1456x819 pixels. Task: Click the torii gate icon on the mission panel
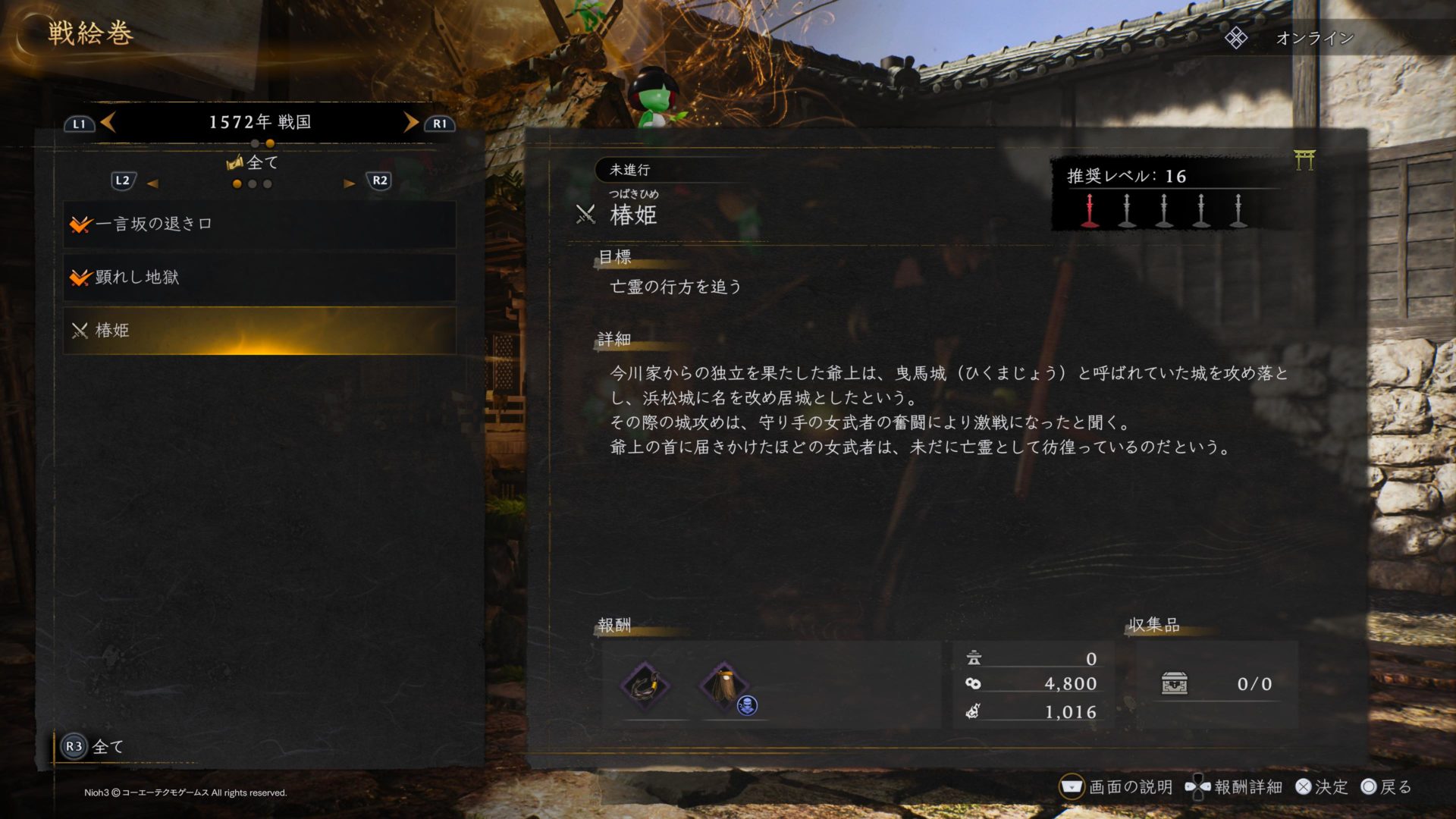pos(1304,160)
